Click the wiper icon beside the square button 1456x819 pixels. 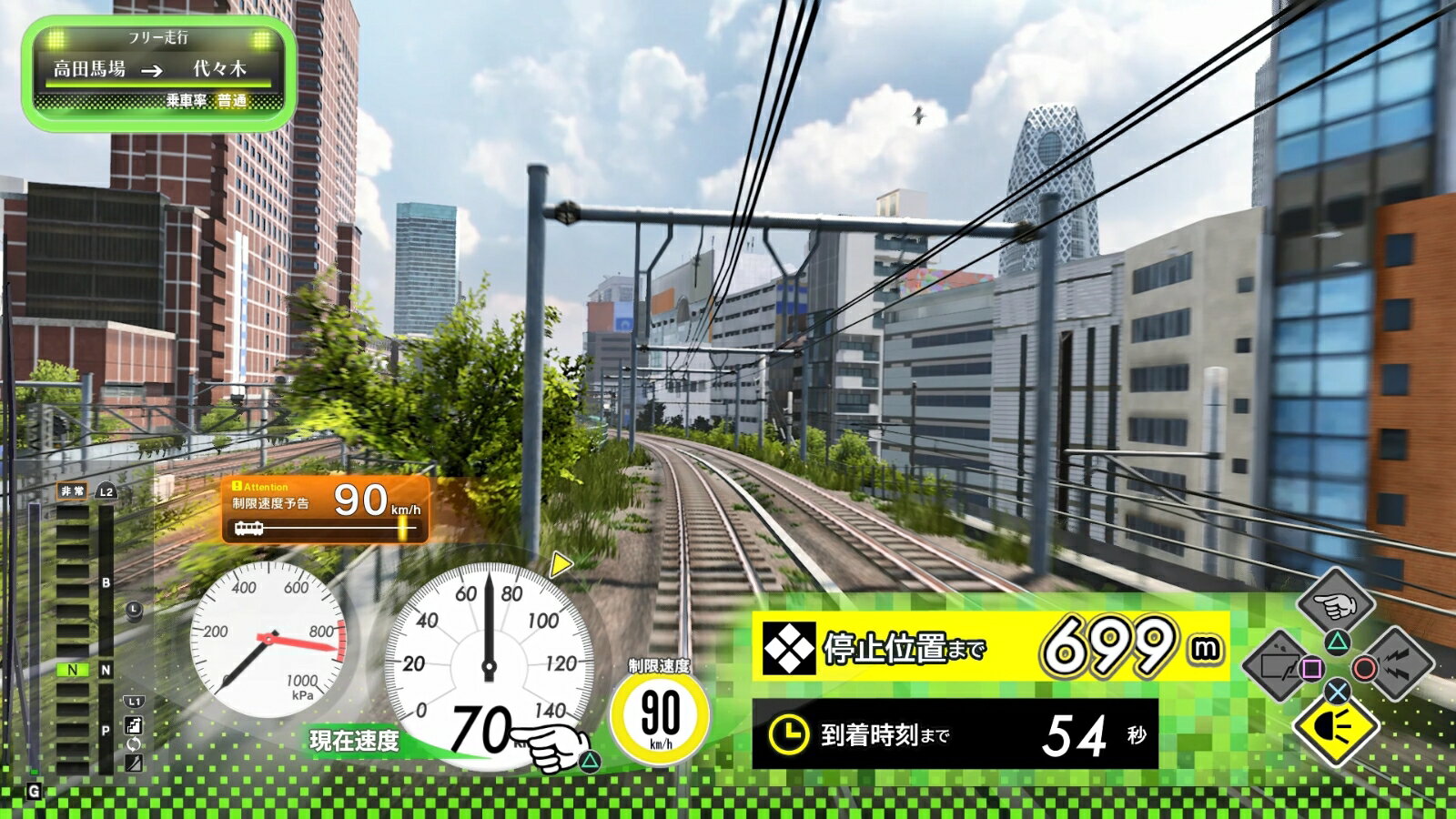click(1279, 664)
